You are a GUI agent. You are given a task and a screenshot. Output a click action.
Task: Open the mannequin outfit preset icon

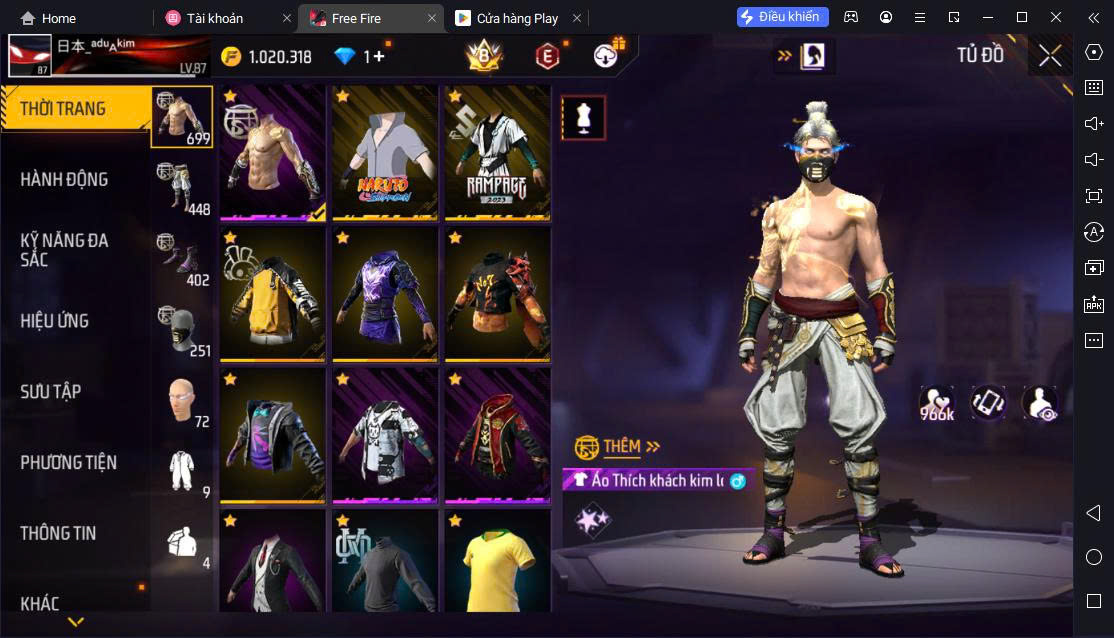pos(583,118)
